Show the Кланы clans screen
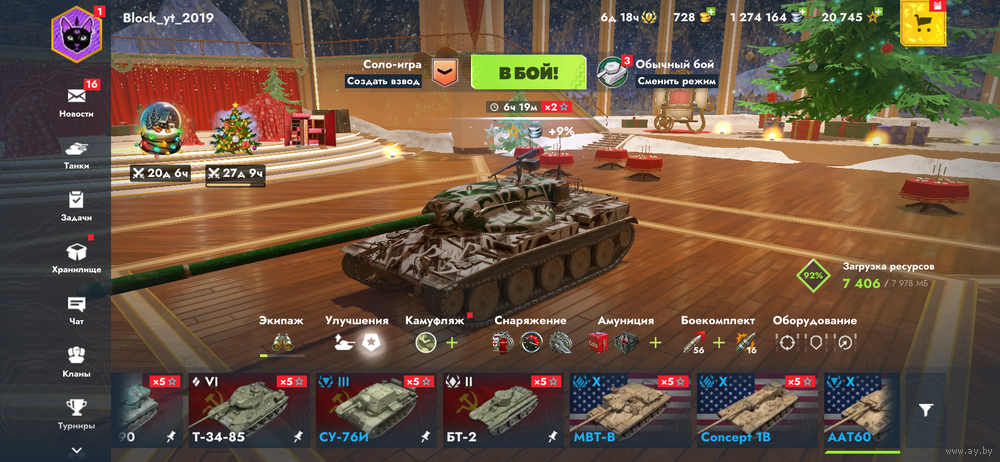Image resolution: width=1000 pixels, height=462 pixels. (x=77, y=360)
